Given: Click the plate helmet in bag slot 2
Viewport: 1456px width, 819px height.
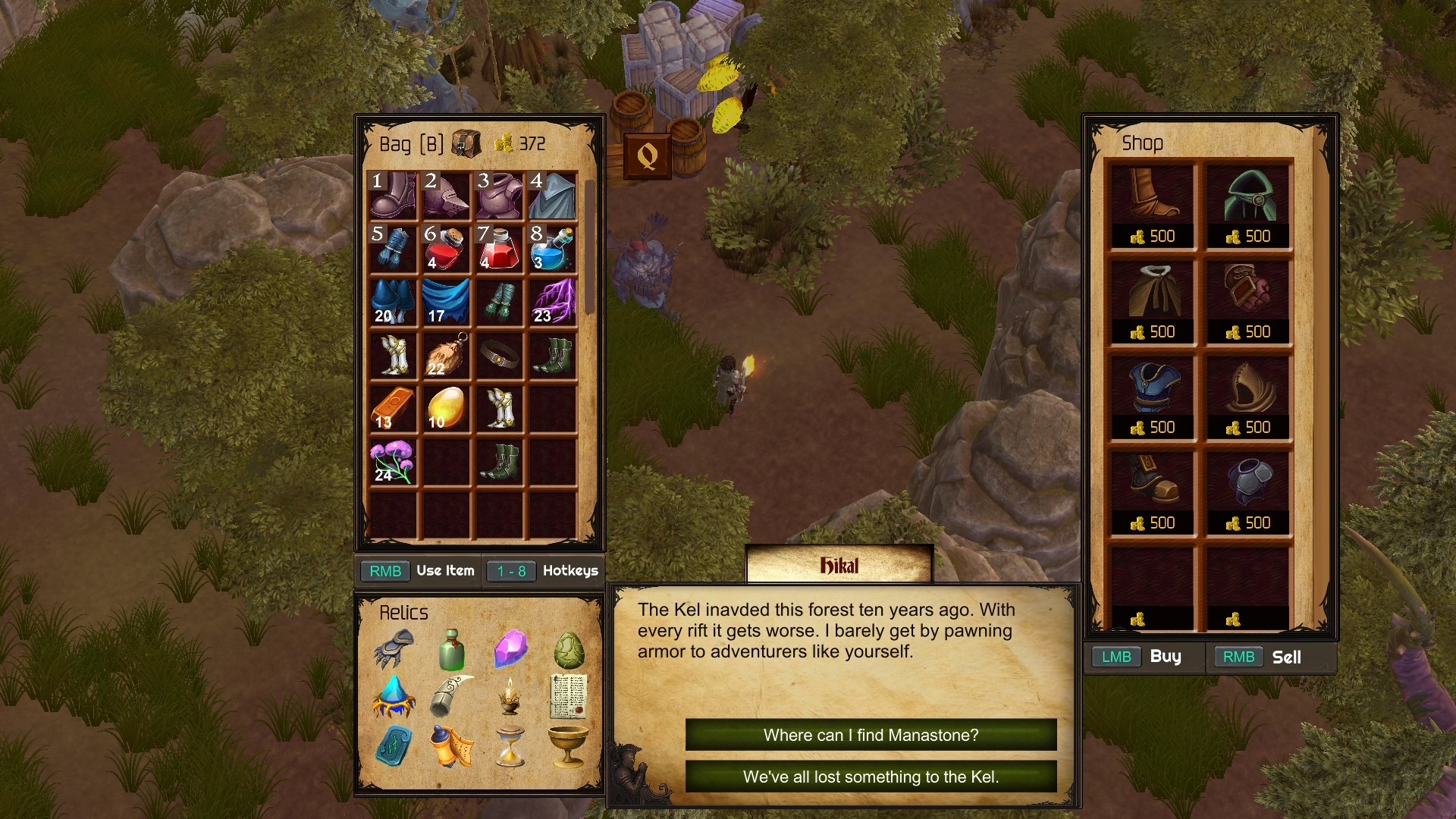Looking at the screenshot, I should click(x=446, y=197).
